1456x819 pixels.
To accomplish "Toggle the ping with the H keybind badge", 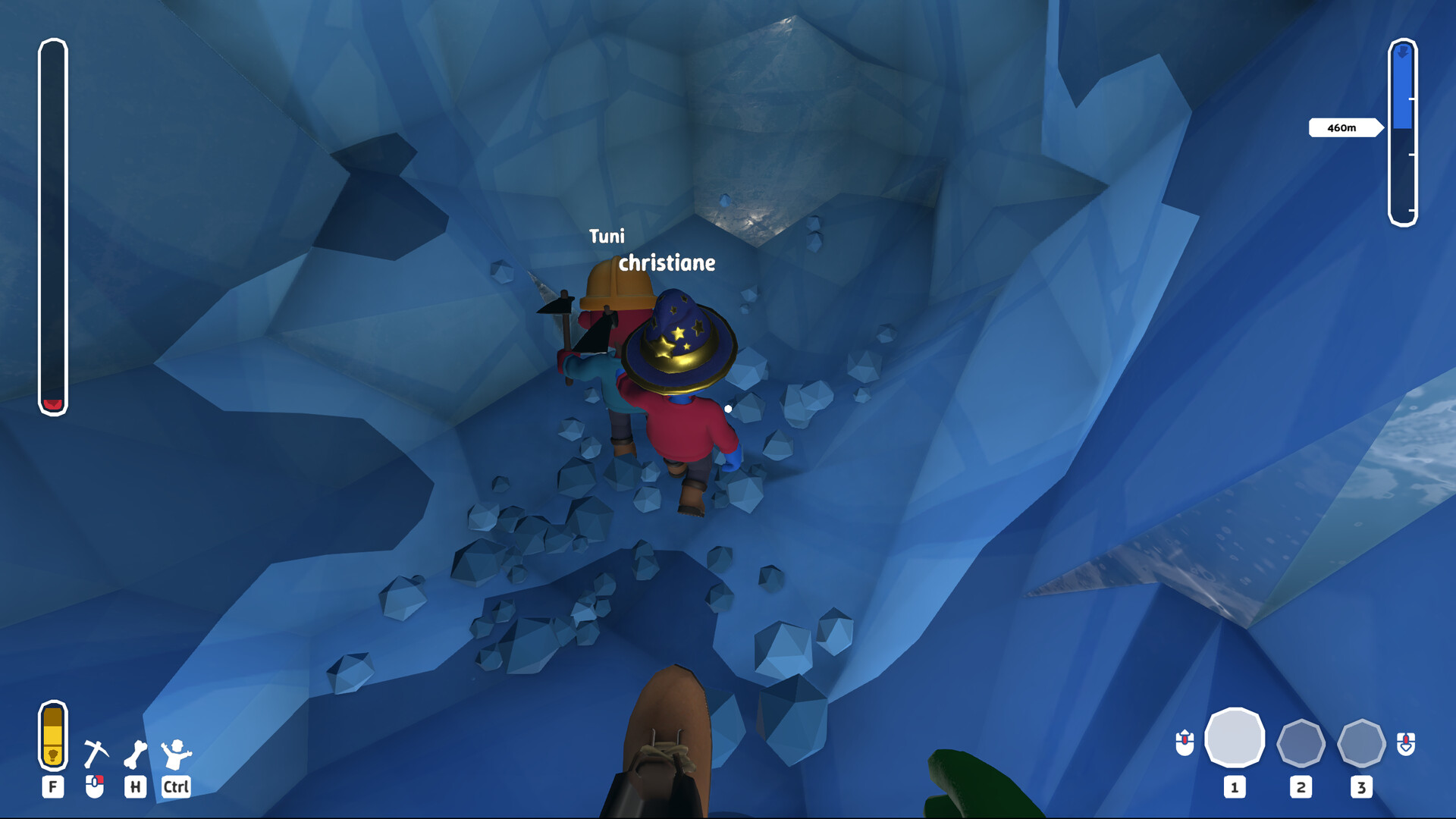I will [x=136, y=788].
